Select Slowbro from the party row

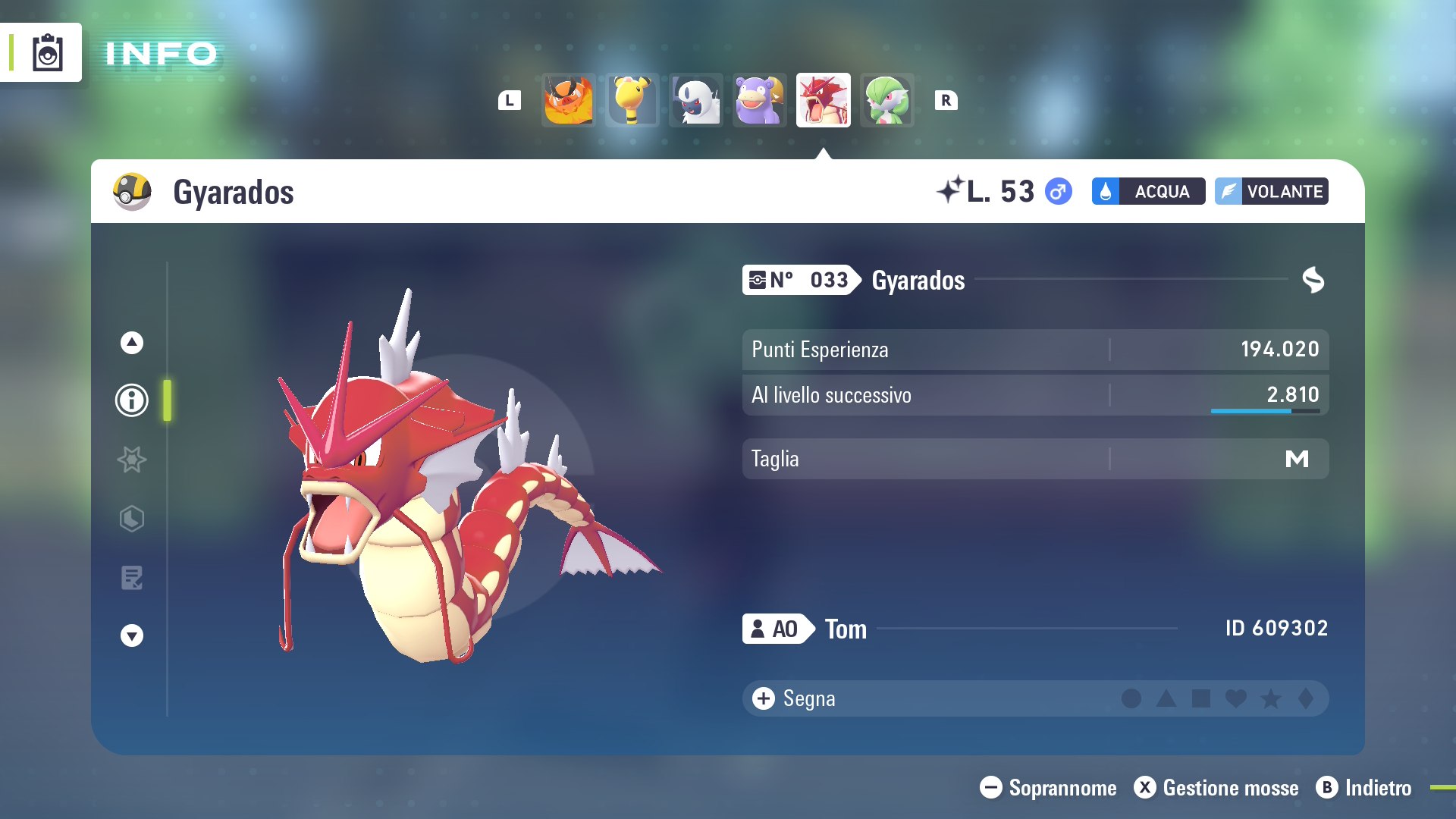point(760,100)
